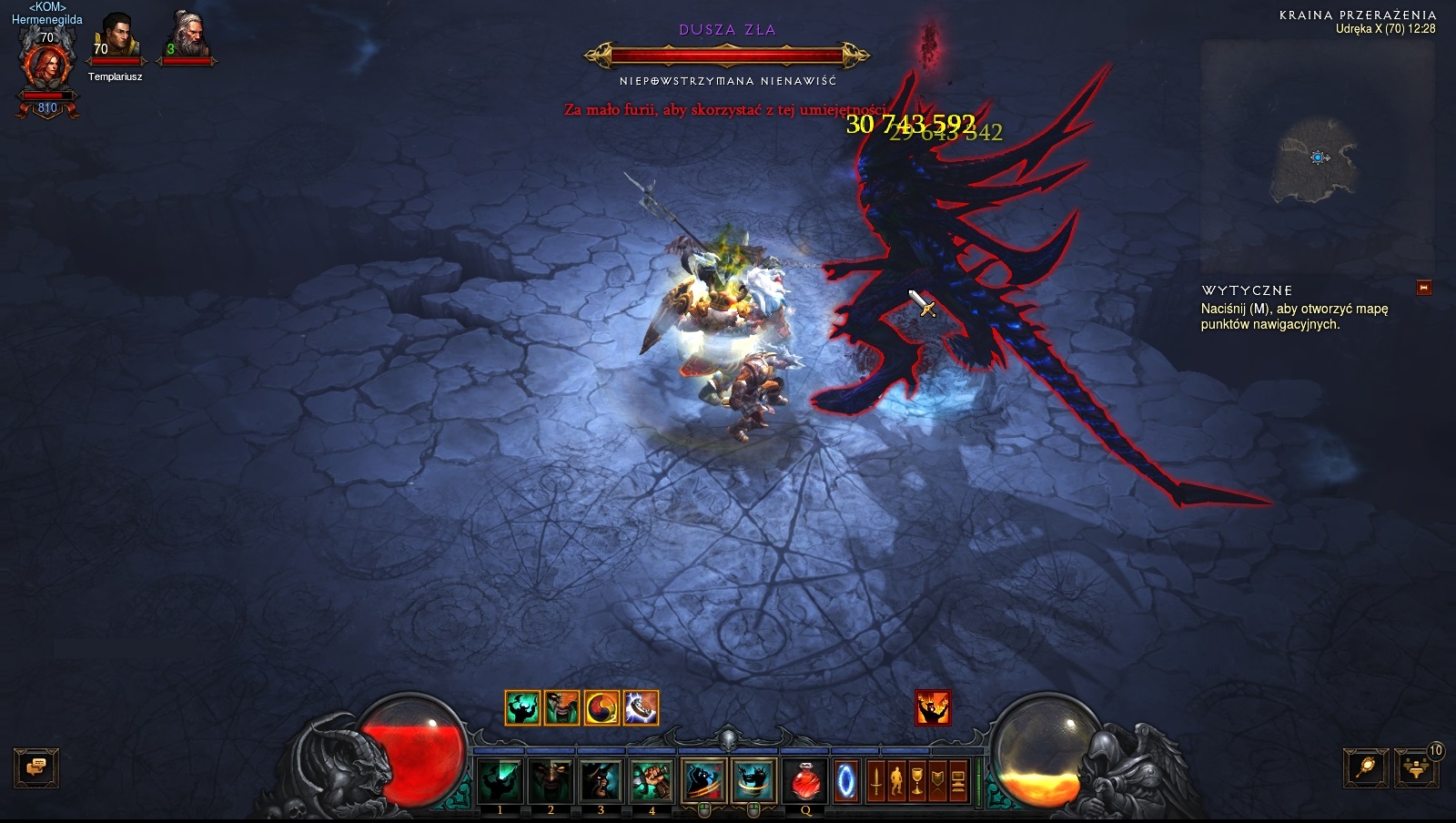Viewport: 1456px width, 823px height.
Task: Open the achievements goblet icon
Action: [x=917, y=781]
